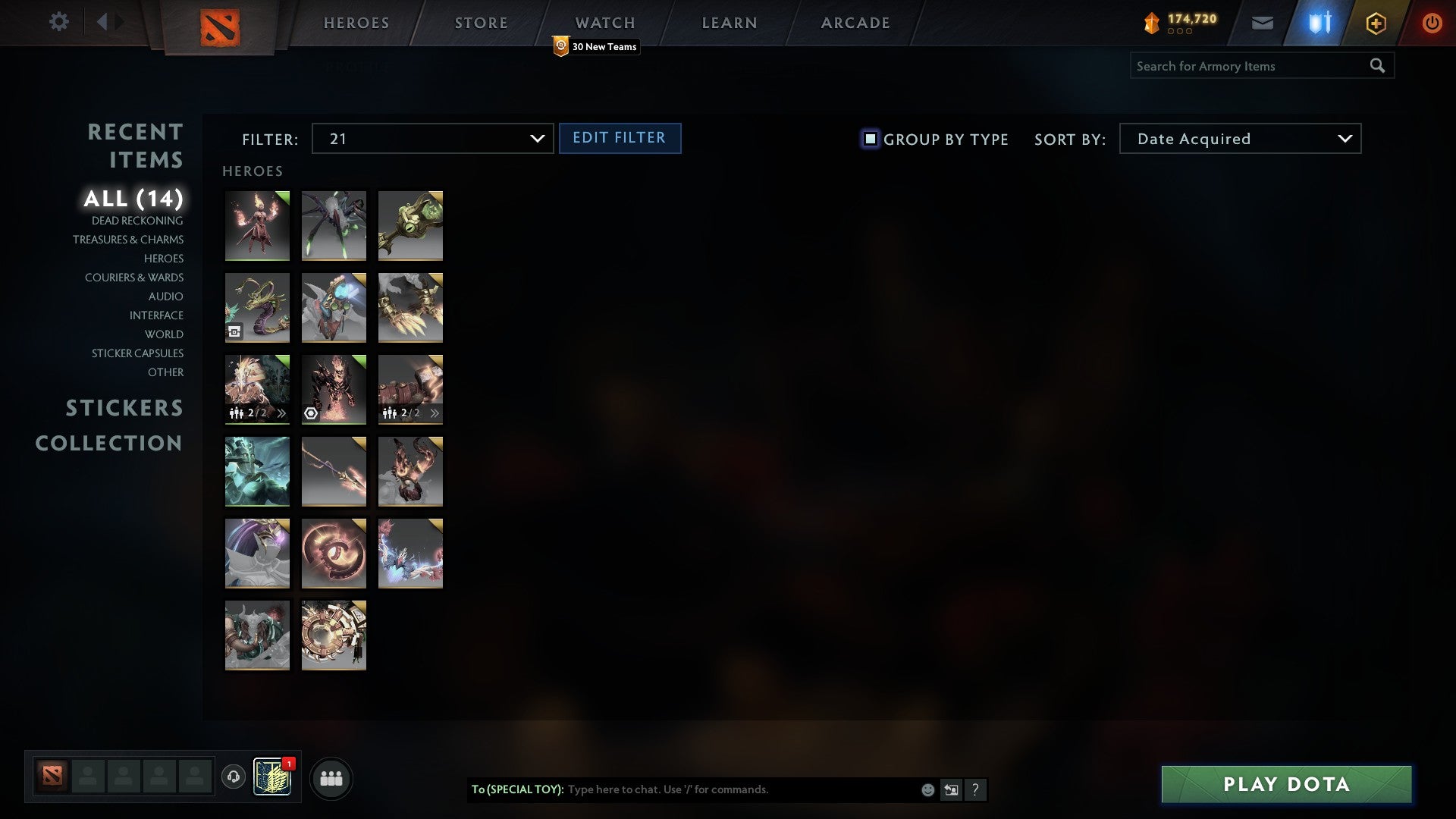Open the Armory shield and sword icon
The image size is (1456, 819).
(1318, 22)
